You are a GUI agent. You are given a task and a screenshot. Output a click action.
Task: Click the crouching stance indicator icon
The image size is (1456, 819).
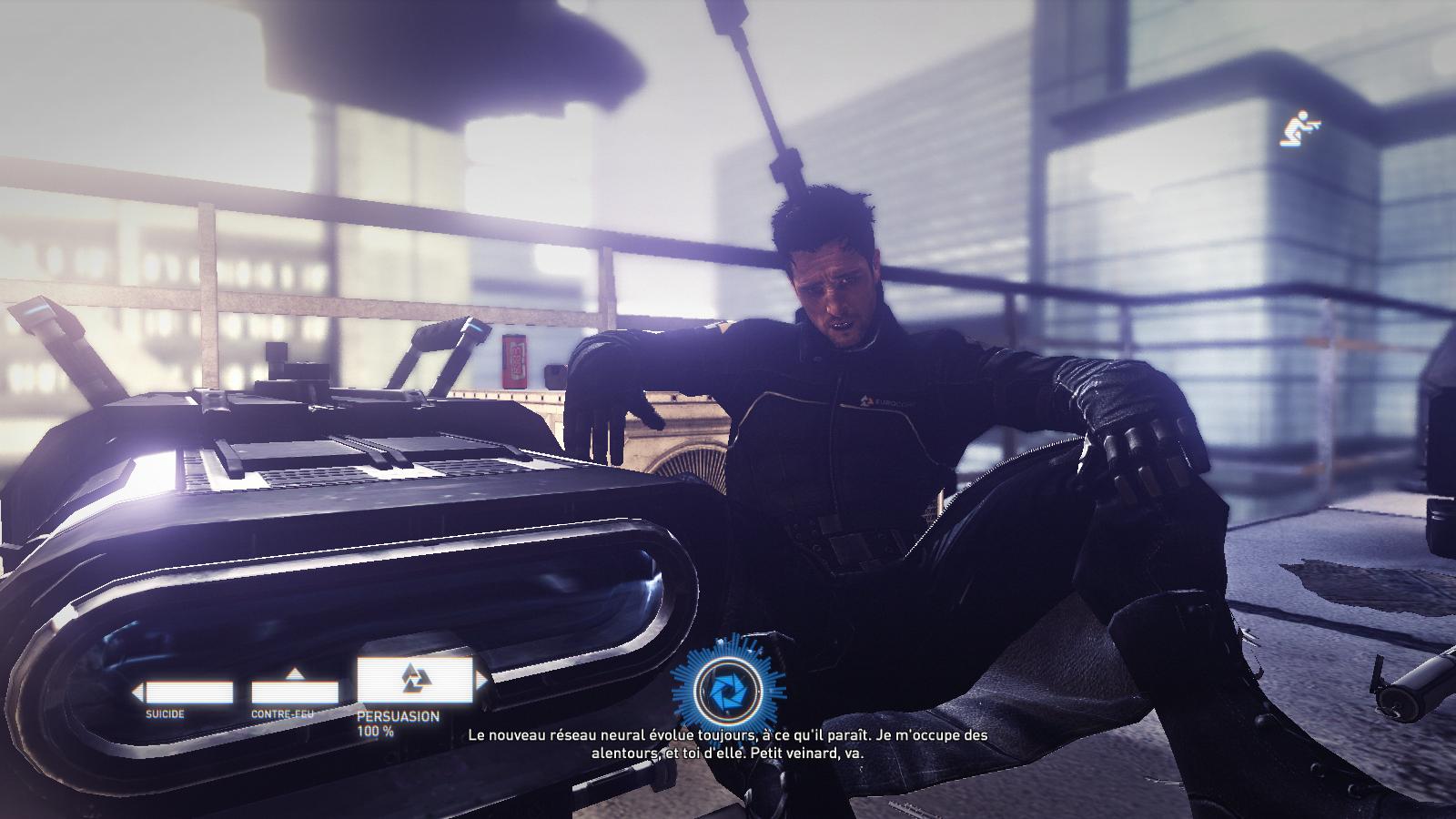pyautogui.click(x=1299, y=131)
